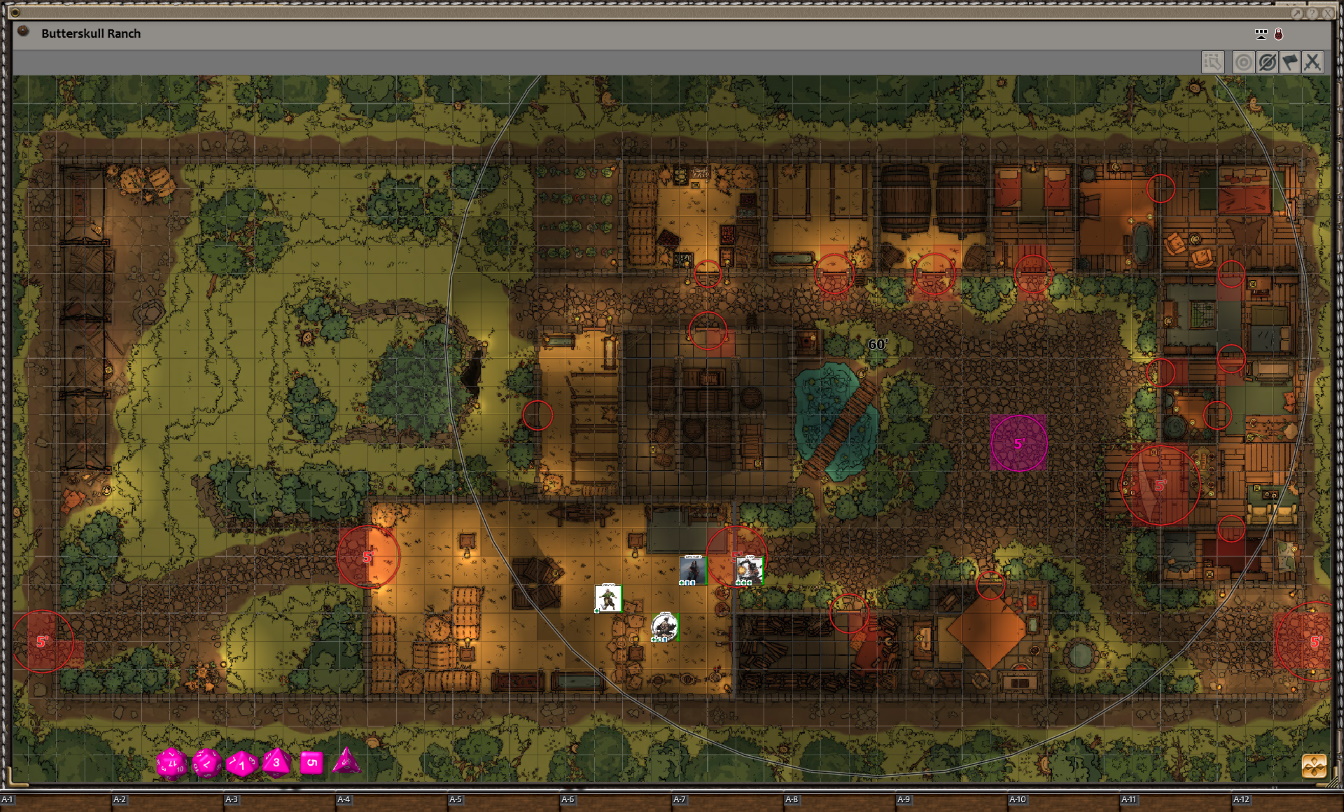Select the round-framed character token
This screenshot has width=1344, height=812.
coord(664,626)
